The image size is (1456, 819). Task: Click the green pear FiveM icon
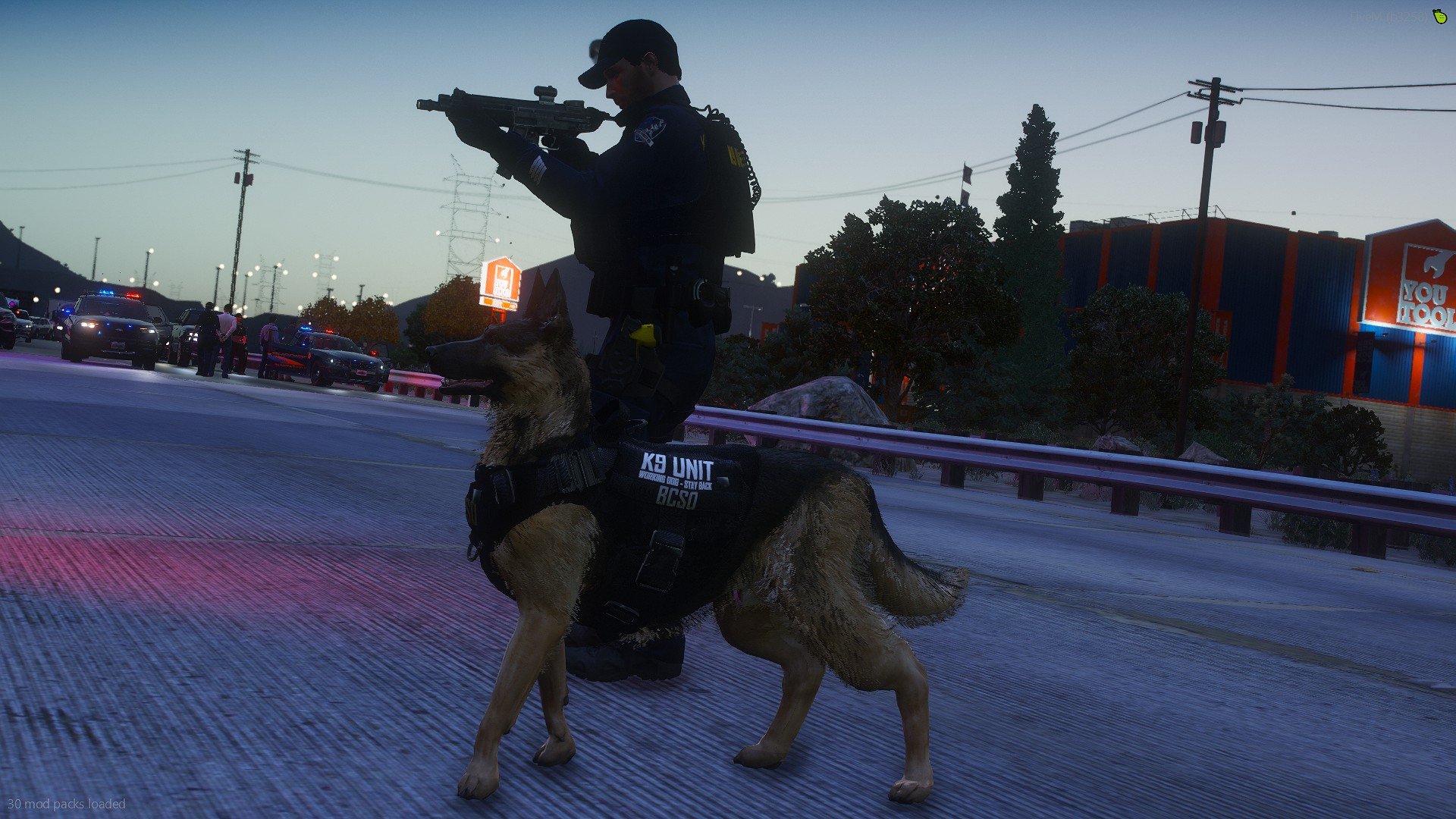point(1439,16)
